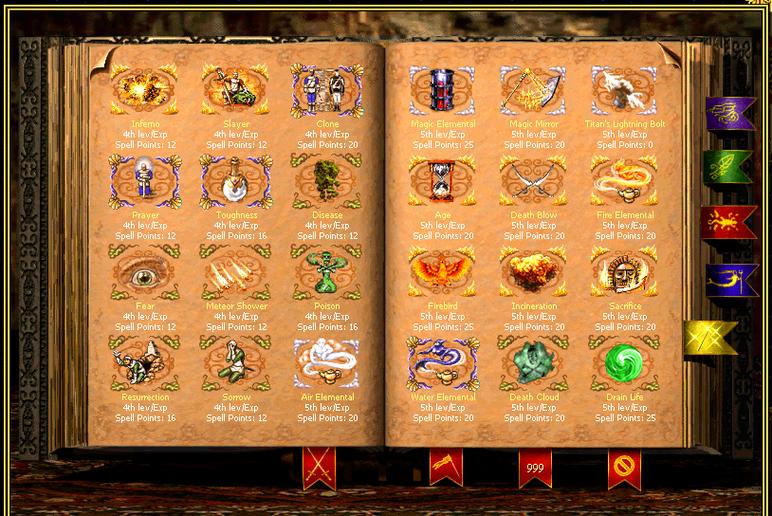The width and height of the screenshot is (772, 516).
Task: Choose the Clone spell icon
Action: pyautogui.click(x=326, y=91)
